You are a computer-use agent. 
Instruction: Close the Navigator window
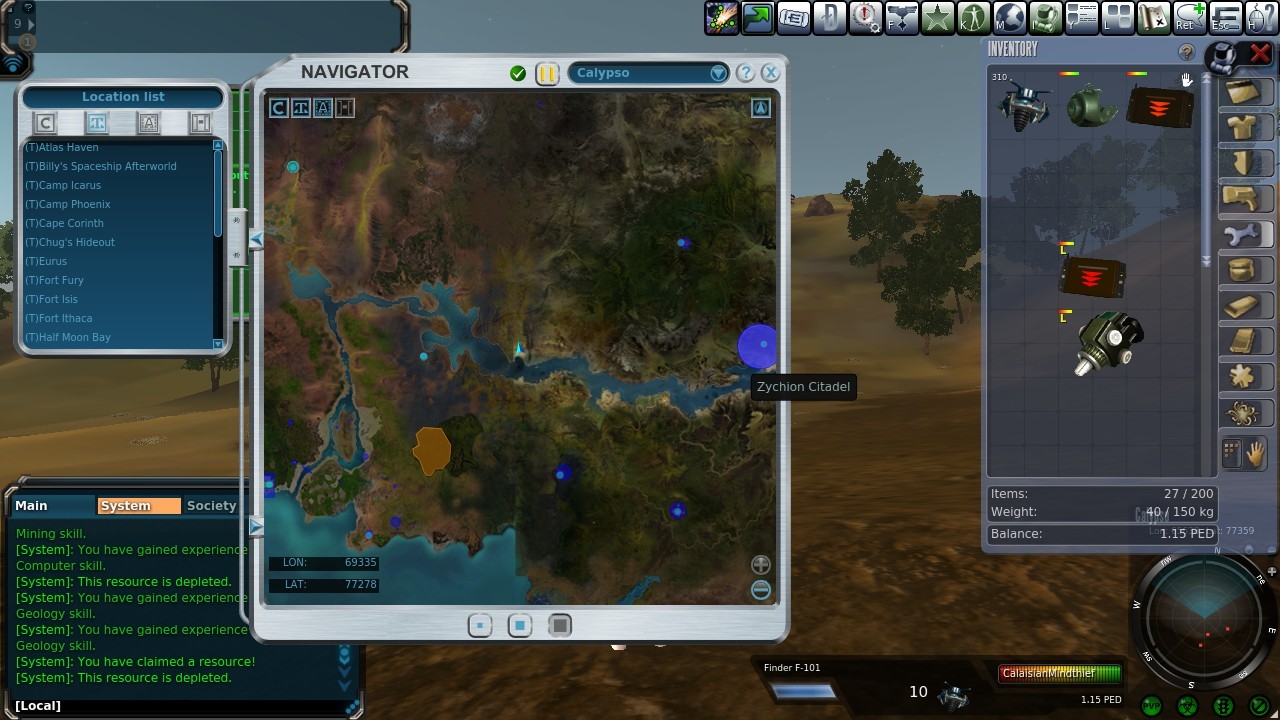(x=770, y=73)
